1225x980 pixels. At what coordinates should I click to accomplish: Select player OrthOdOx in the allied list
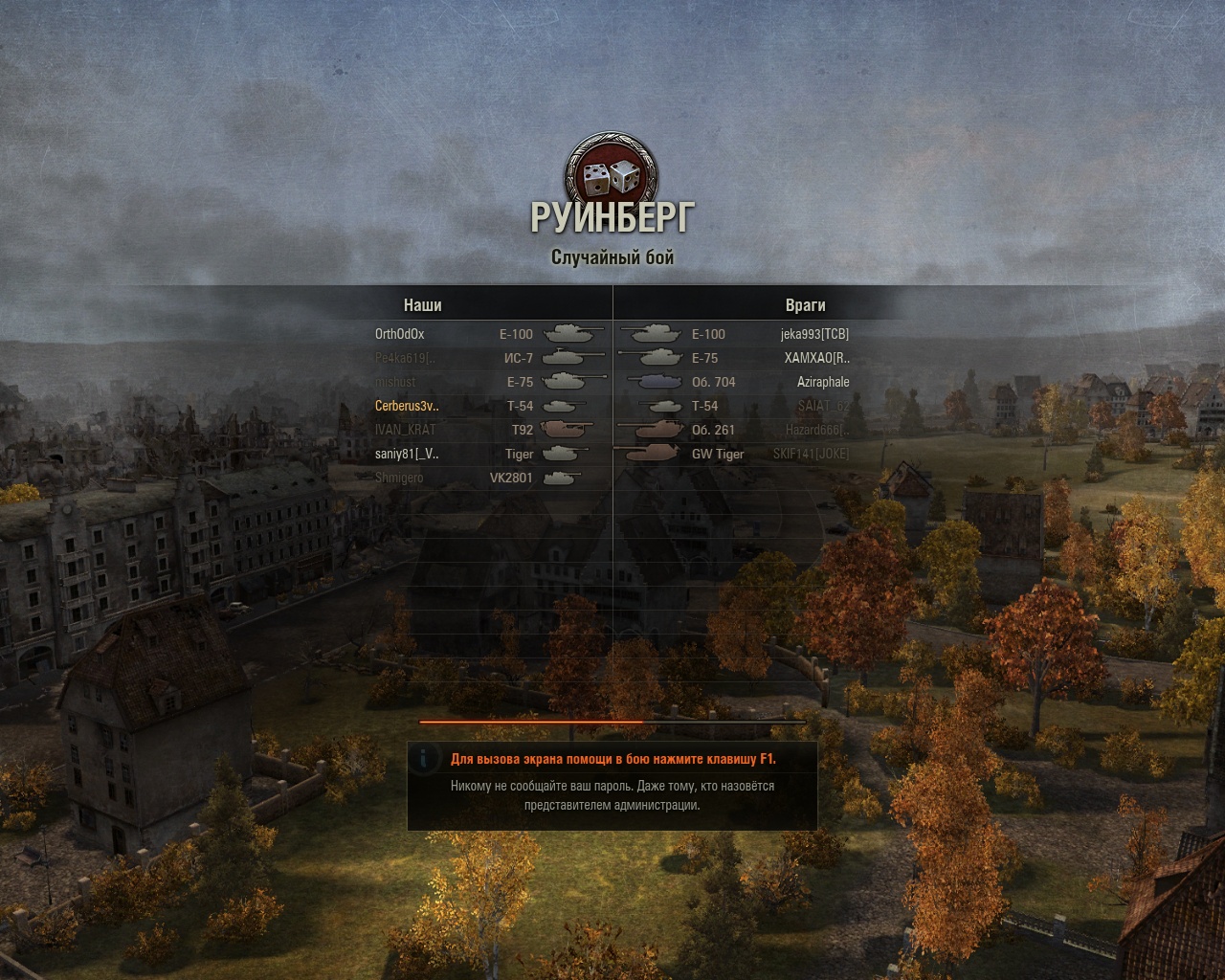click(x=400, y=334)
